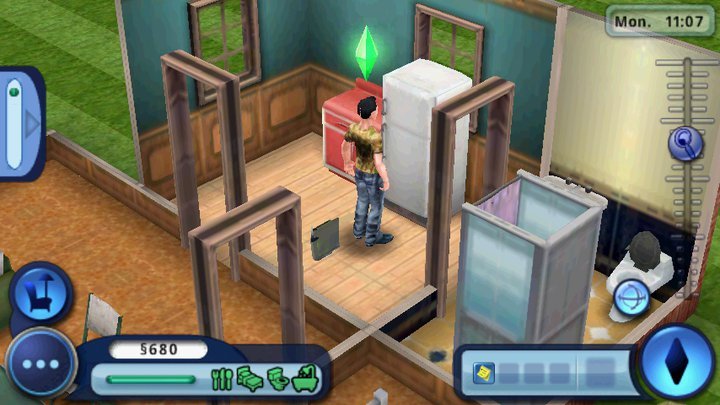This screenshot has height=405, width=720.
Task: Check the bladder need toilet icon
Action: pos(276,379)
